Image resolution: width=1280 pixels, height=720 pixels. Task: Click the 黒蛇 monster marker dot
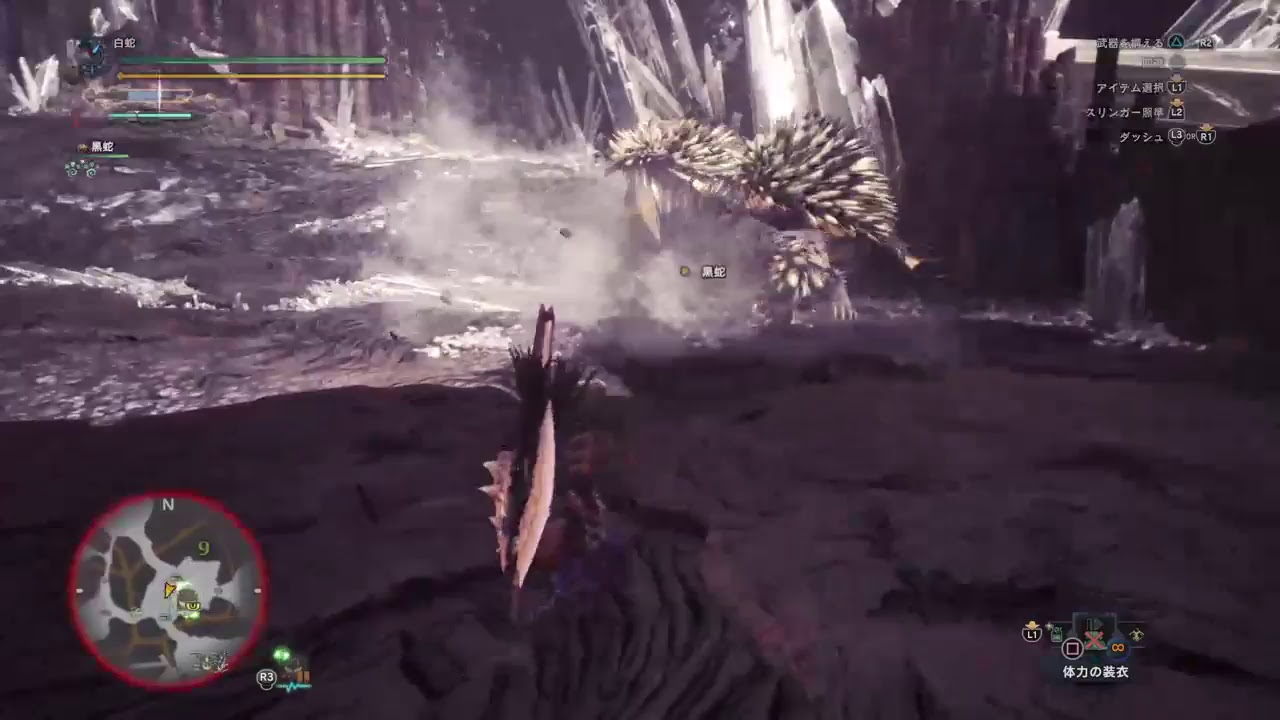point(684,271)
